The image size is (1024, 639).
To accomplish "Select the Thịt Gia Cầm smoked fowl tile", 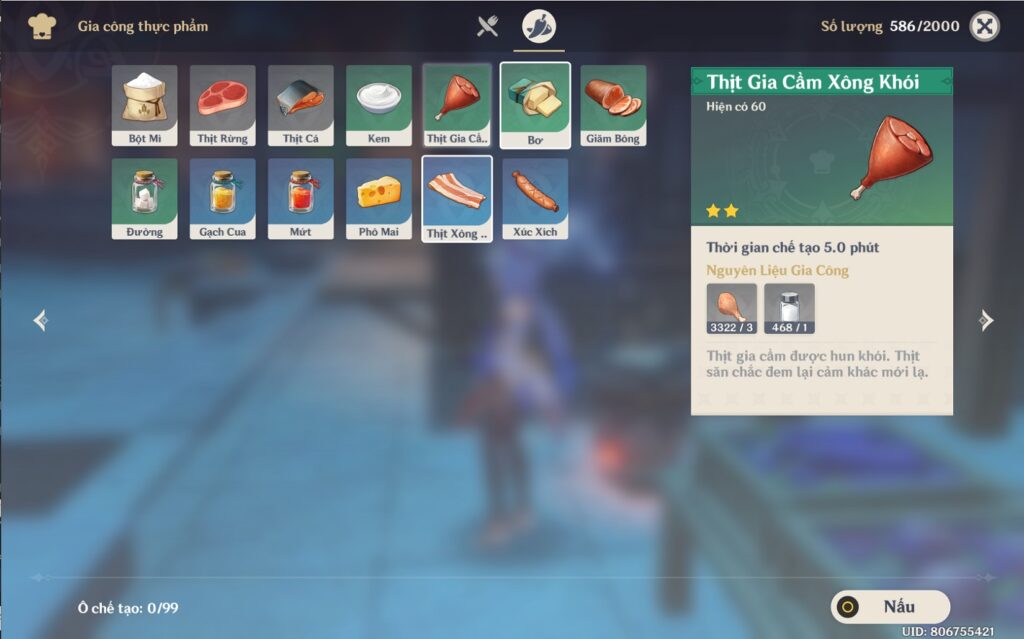I will (457, 106).
